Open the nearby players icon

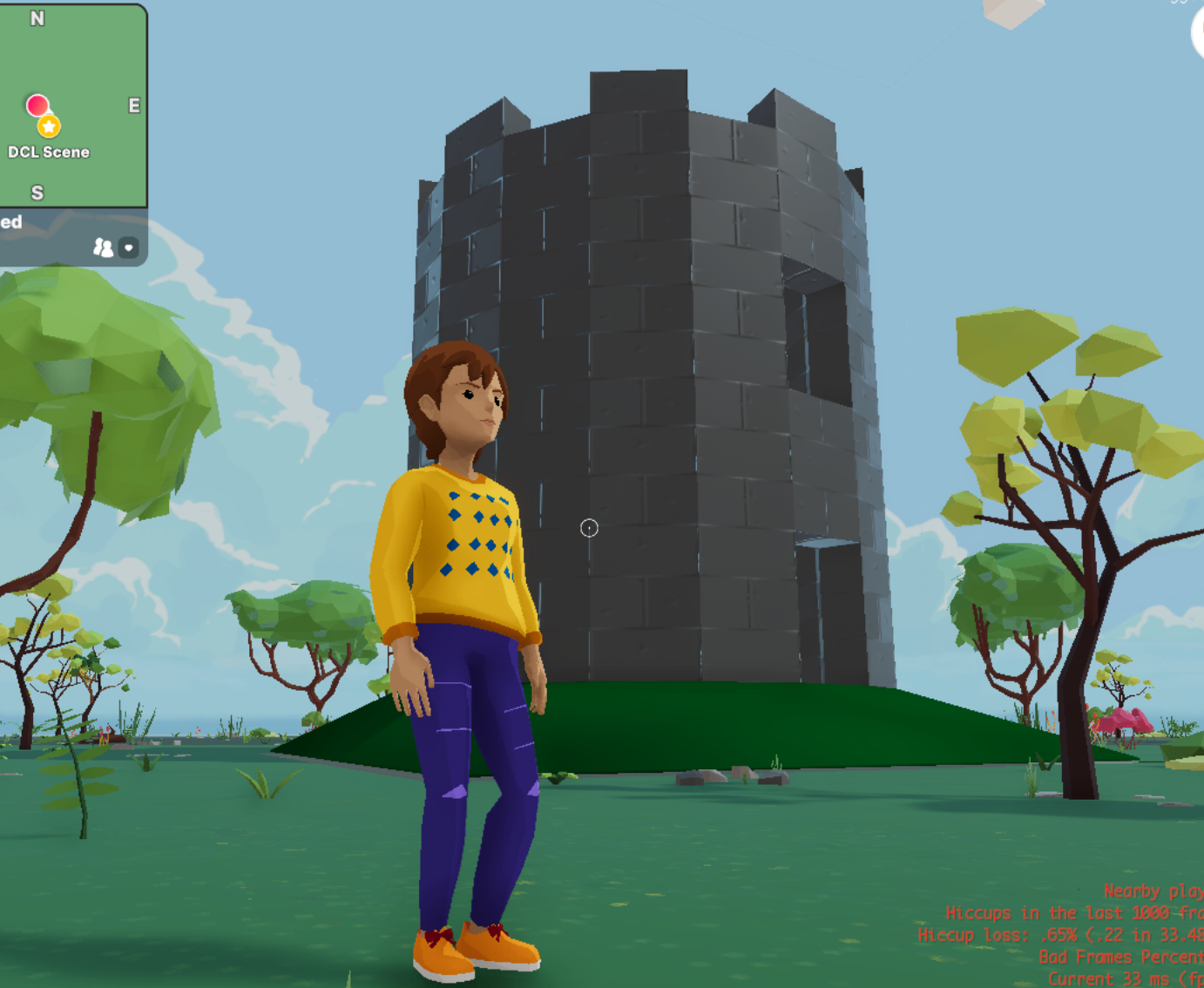coord(103,248)
